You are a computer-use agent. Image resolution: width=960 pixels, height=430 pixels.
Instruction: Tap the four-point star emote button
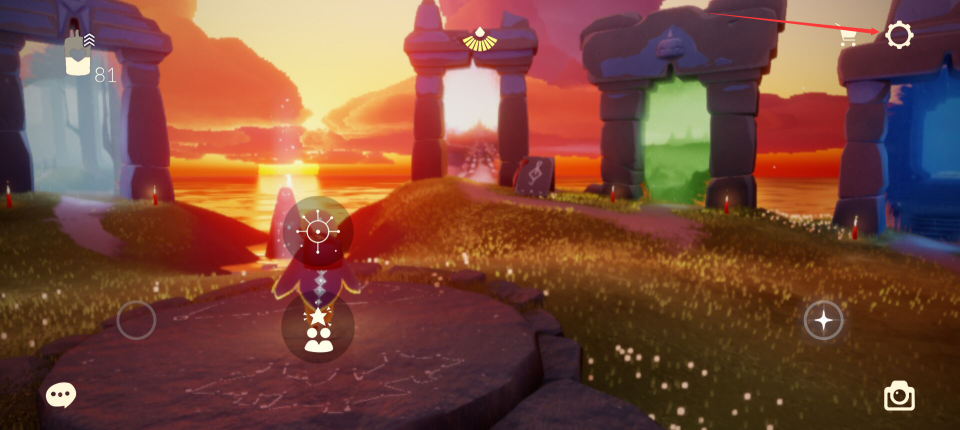823,320
